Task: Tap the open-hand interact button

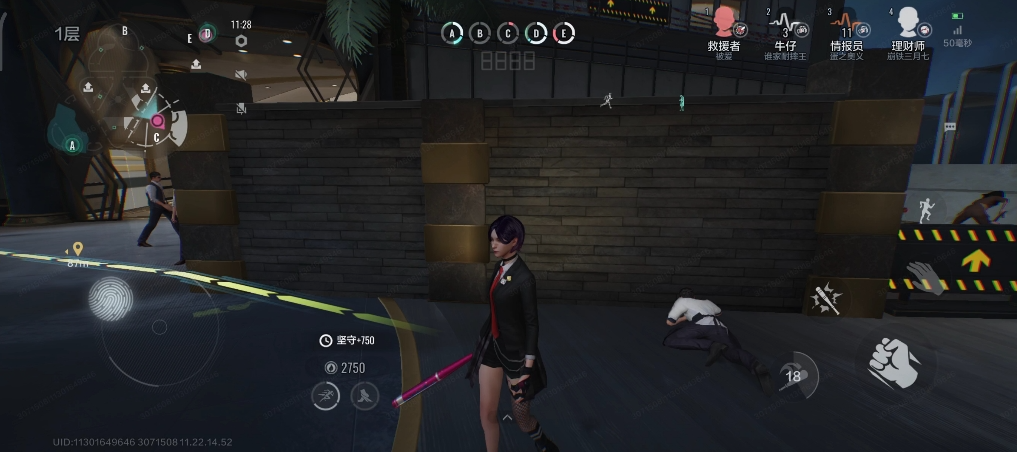Action: tap(925, 277)
